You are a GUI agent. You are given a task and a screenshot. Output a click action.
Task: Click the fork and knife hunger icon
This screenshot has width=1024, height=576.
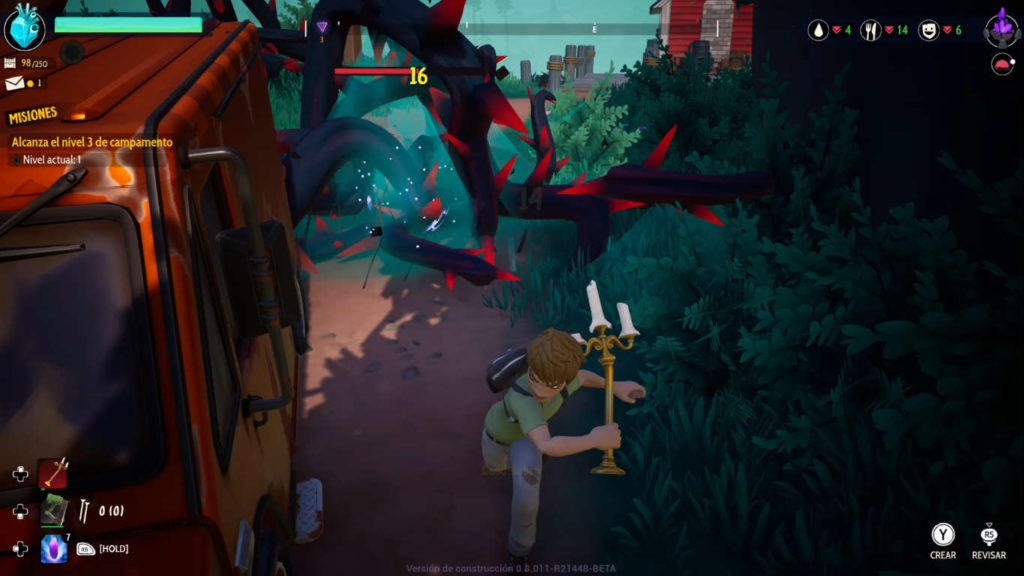[872, 30]
